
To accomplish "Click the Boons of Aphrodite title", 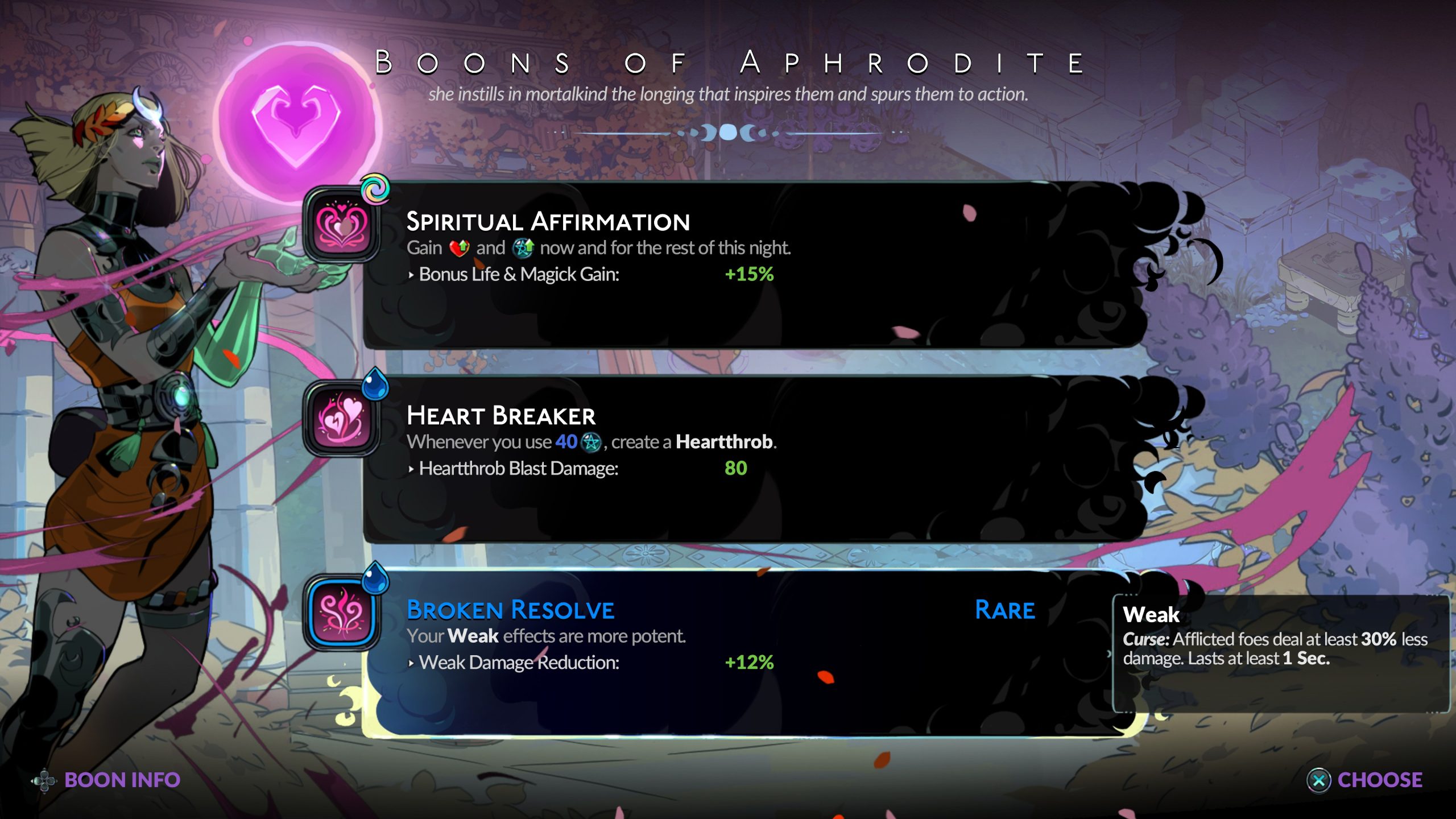I will point(728,63).
